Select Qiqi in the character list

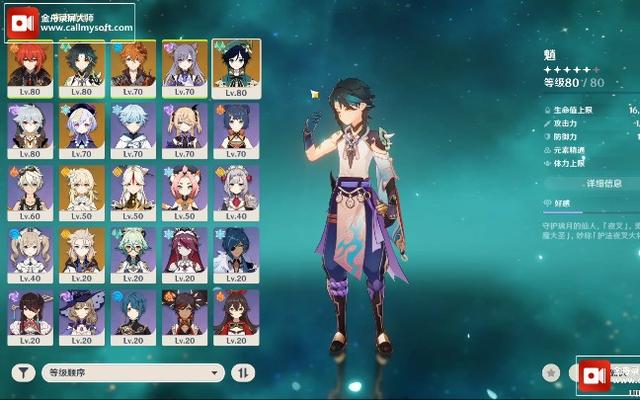(82, 130)
